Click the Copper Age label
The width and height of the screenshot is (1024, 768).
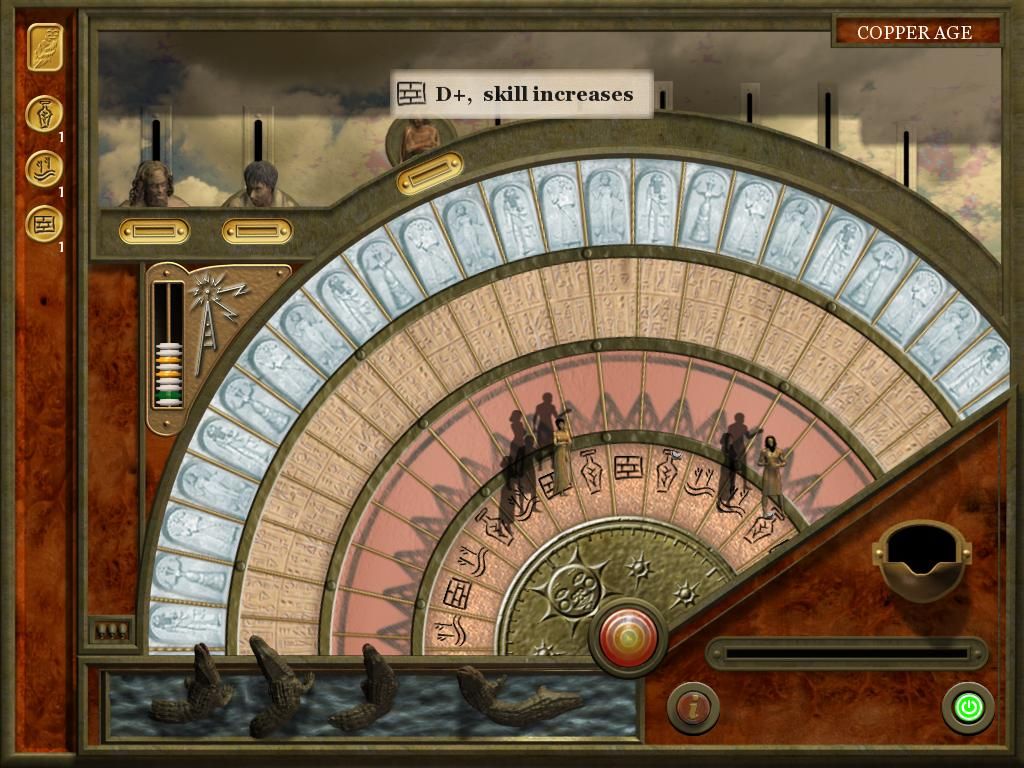click(914, 32)
